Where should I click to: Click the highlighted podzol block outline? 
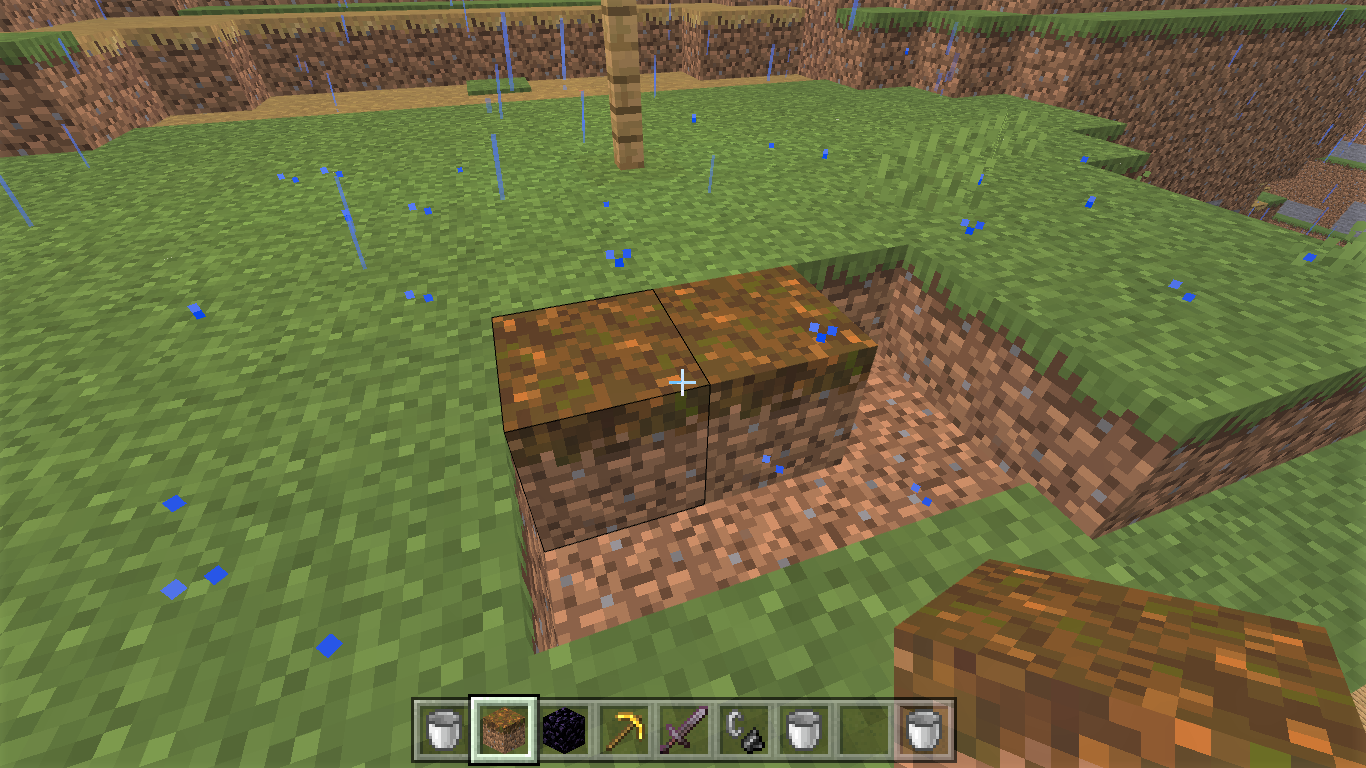point(600,420)
